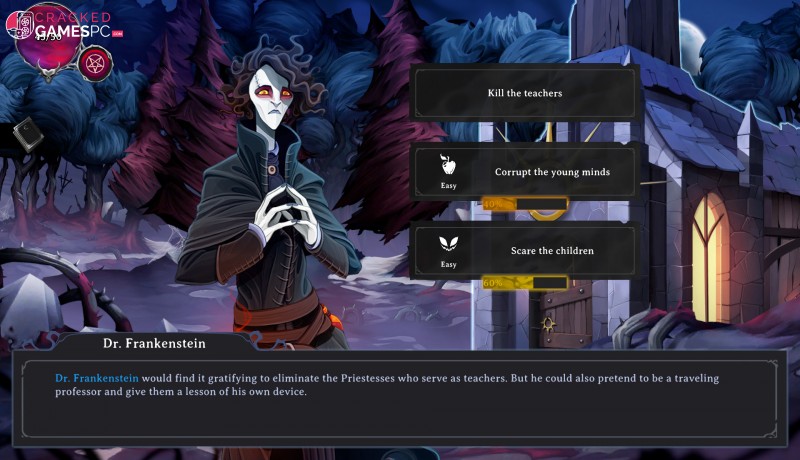Continue the Dr. Frankenstein dialogue text box
The image size is (800, 460).
pyautogui.click(x=400, y=393)
